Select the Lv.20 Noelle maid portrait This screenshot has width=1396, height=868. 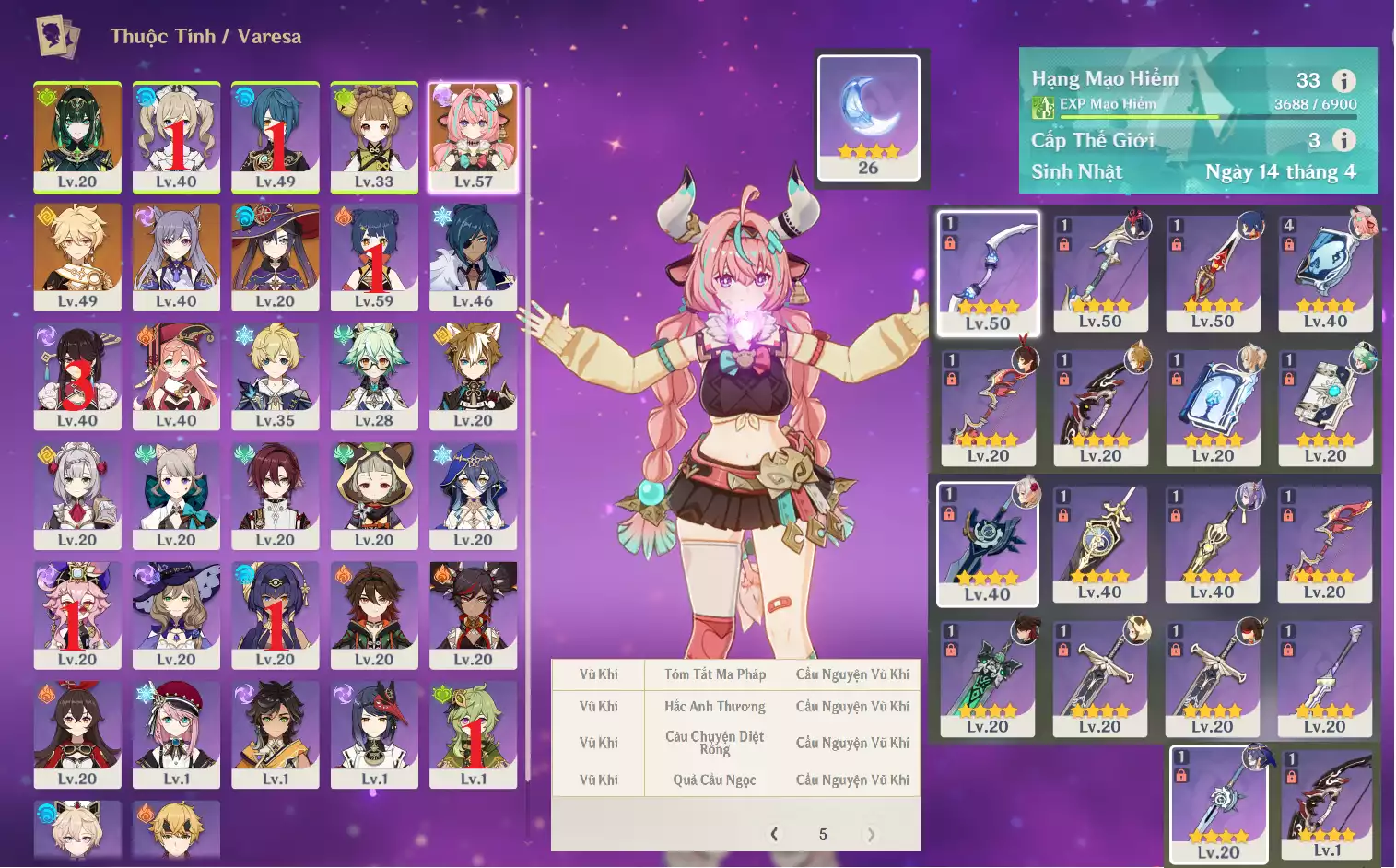pos(77,496)
